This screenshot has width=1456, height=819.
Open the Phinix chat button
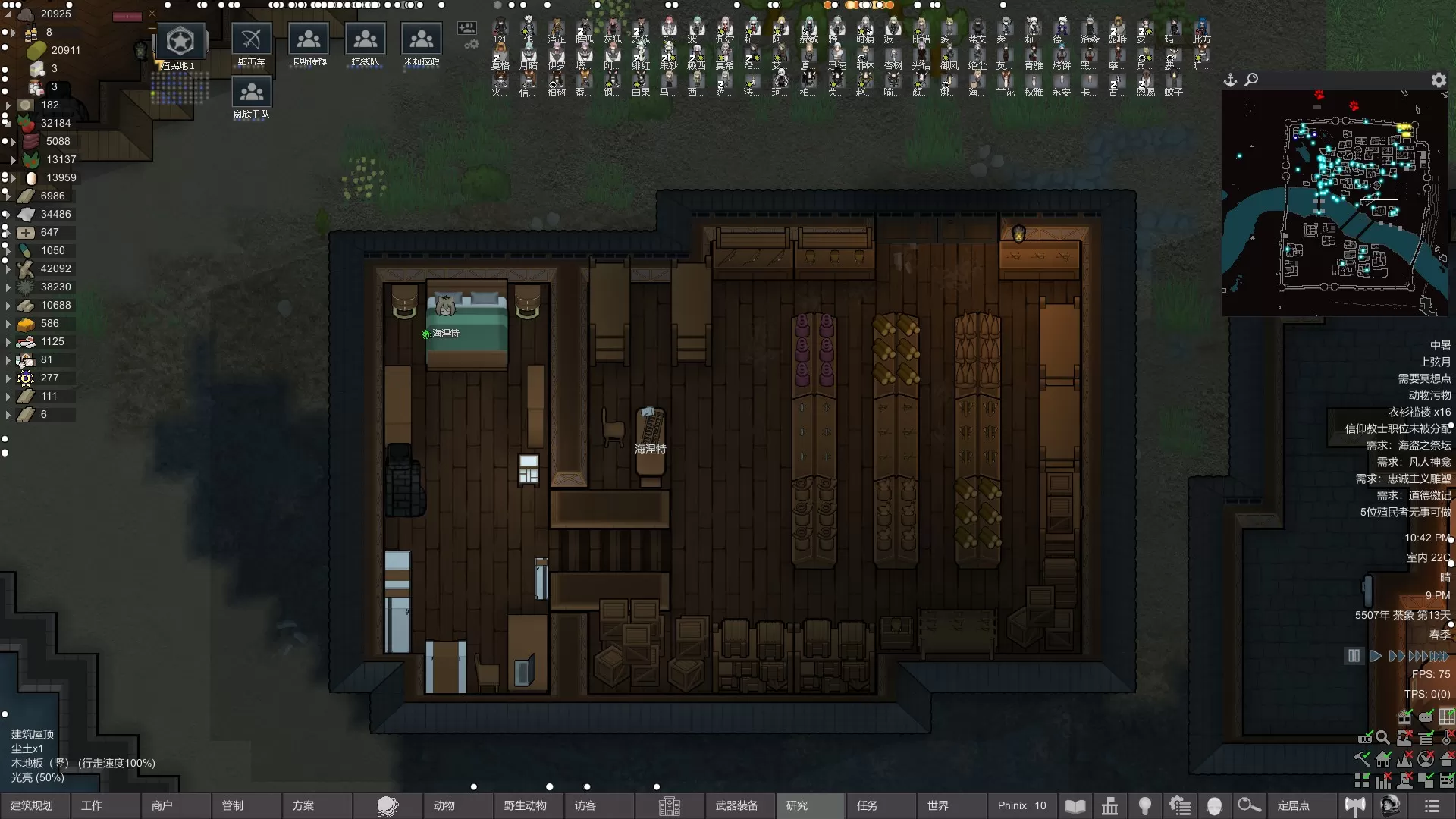(x=1021, y=805)
